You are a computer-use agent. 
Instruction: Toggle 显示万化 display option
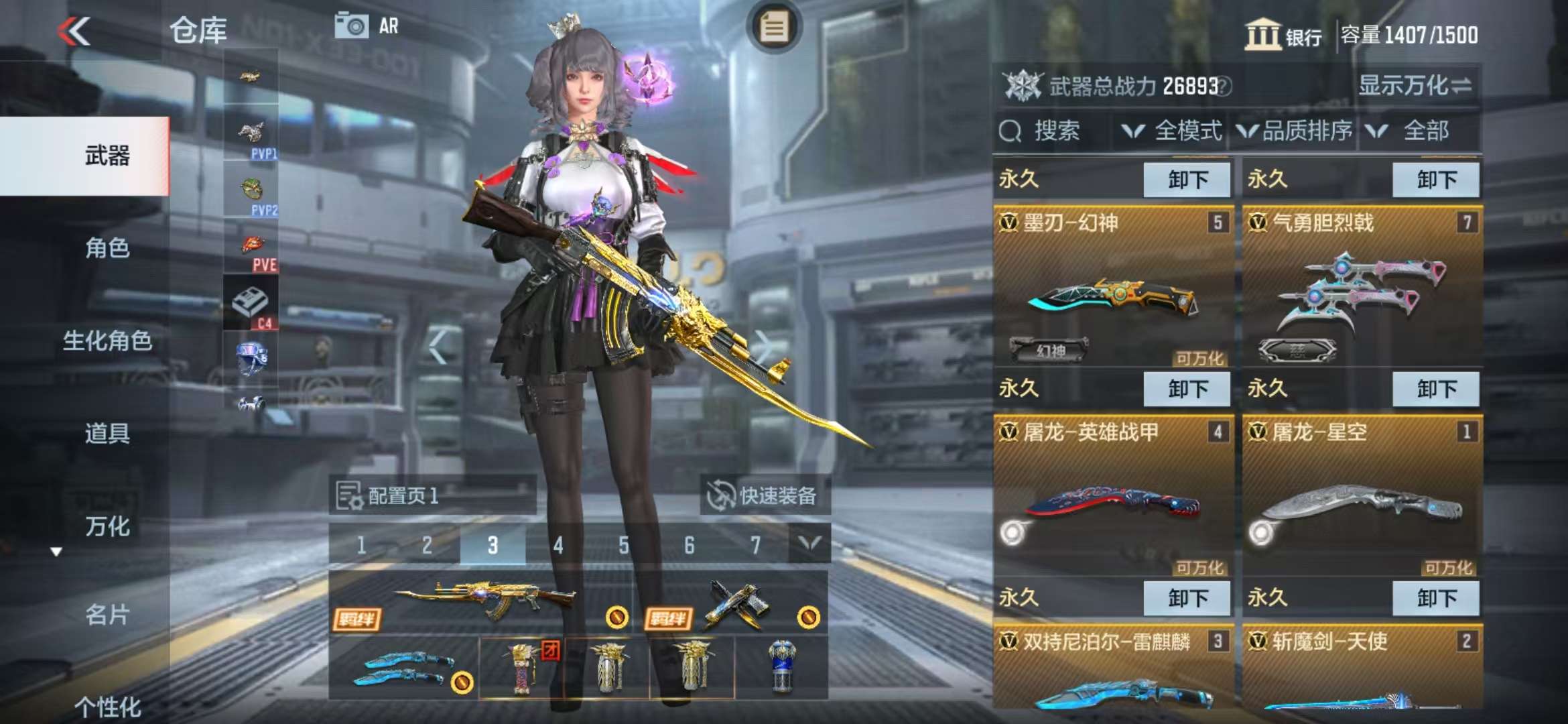[x=1415, y=86]
